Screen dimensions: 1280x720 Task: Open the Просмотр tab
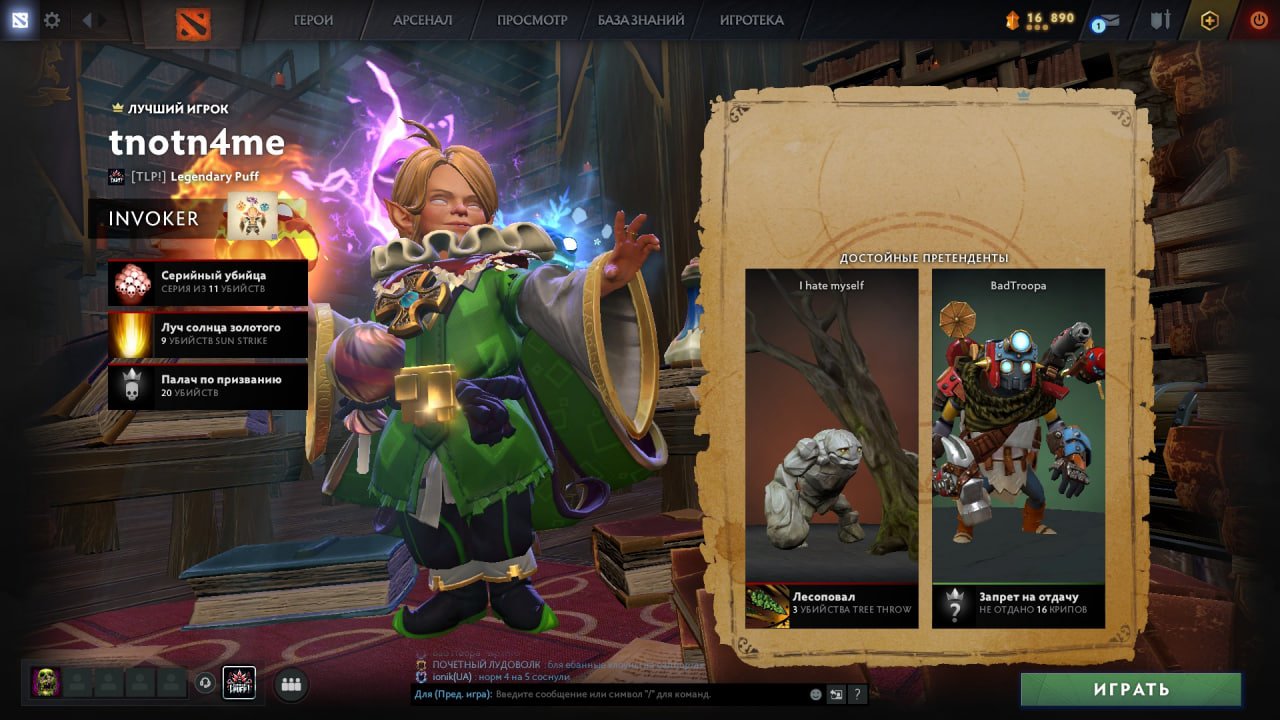click(532, 20)
